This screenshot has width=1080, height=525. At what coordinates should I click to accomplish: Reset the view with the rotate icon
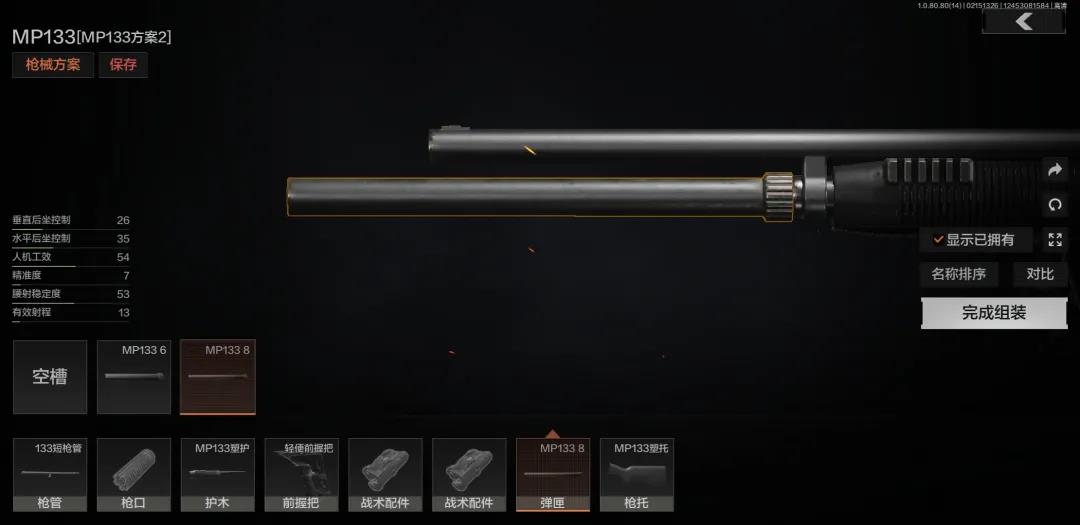tap(1054, 205)
